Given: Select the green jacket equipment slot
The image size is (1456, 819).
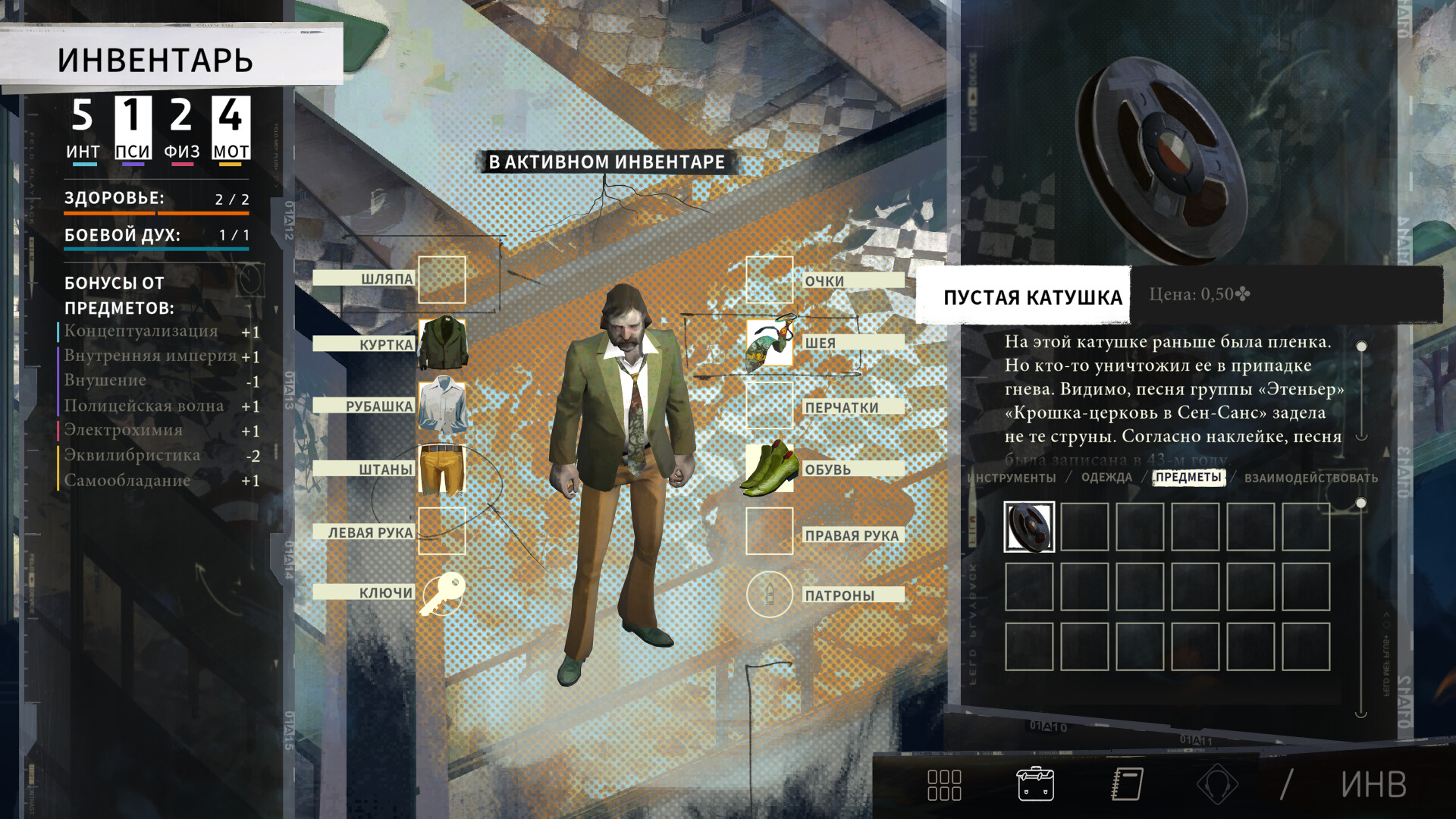Looking at the screenshot, I should (x=442, y=344).
